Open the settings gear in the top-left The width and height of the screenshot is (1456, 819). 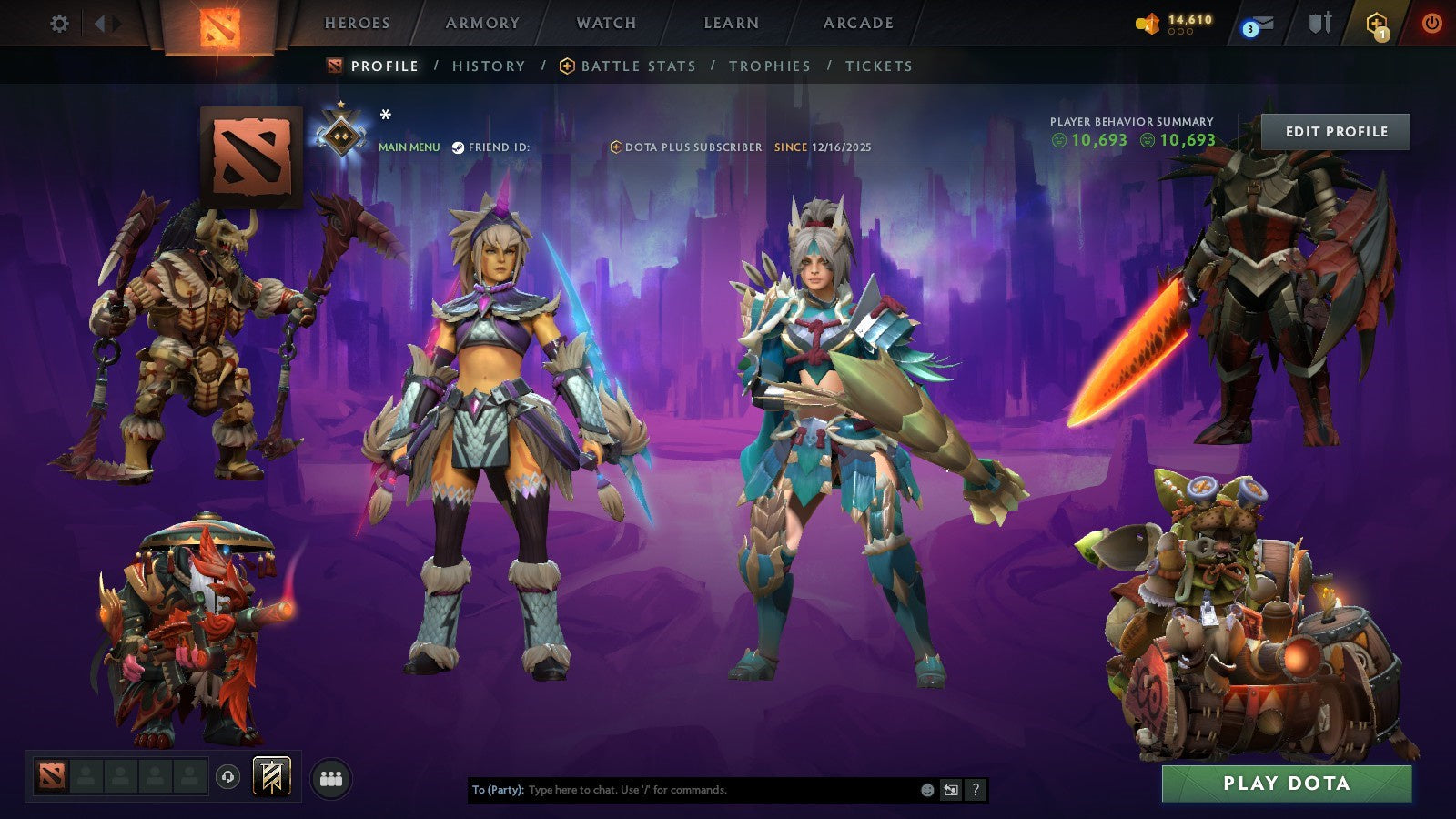[59, 25]
